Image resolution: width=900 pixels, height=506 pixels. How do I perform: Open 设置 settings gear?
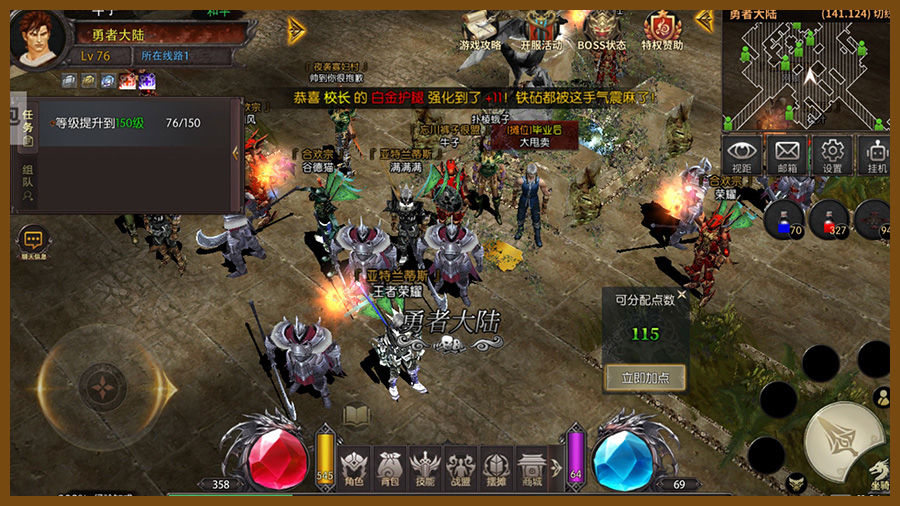[x=832, y=156]
